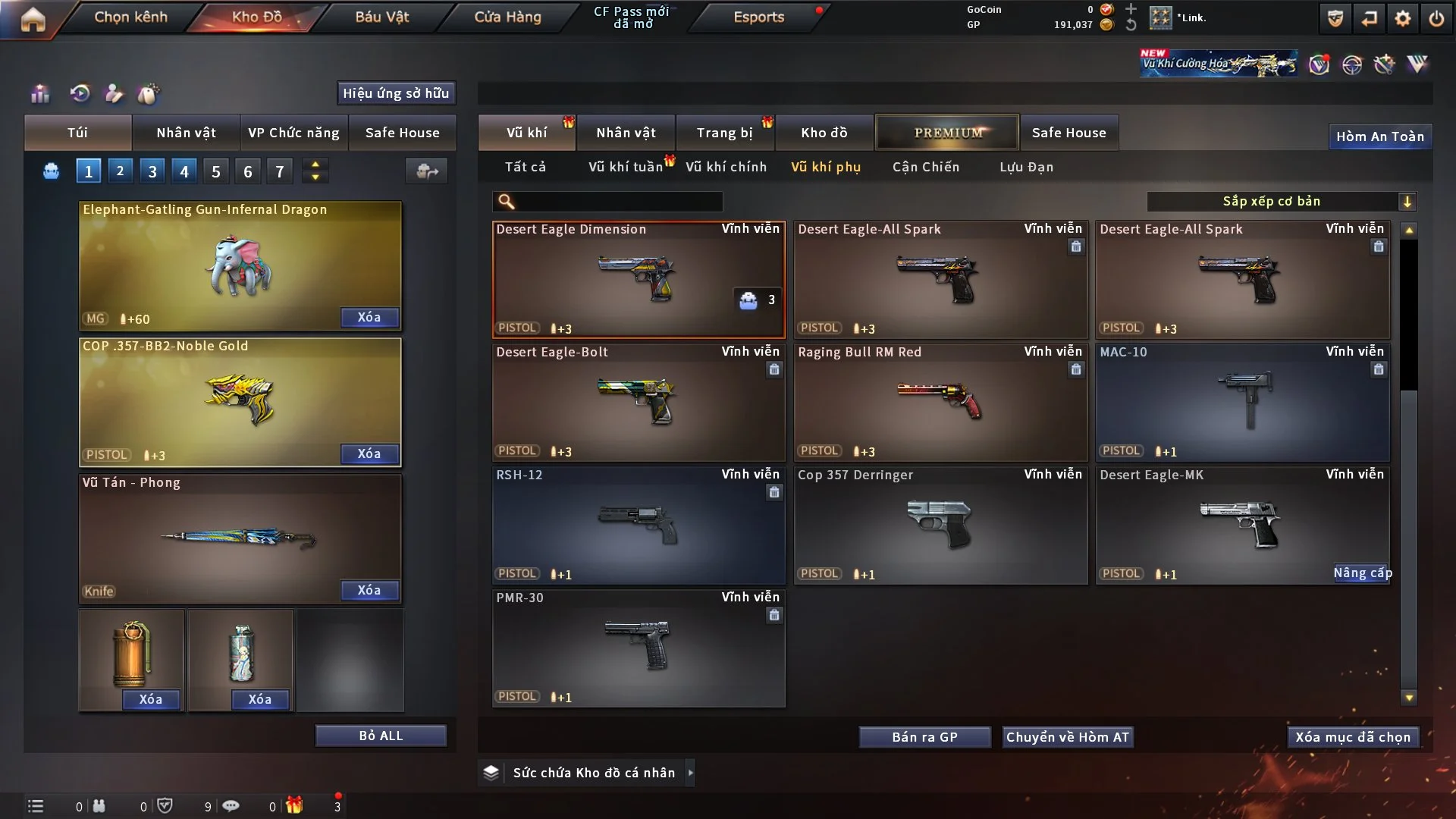1456x819 pixels.
Task: Click Xóa mục đã chọn
Action: pyautogui.click(x=1352, y=737)
